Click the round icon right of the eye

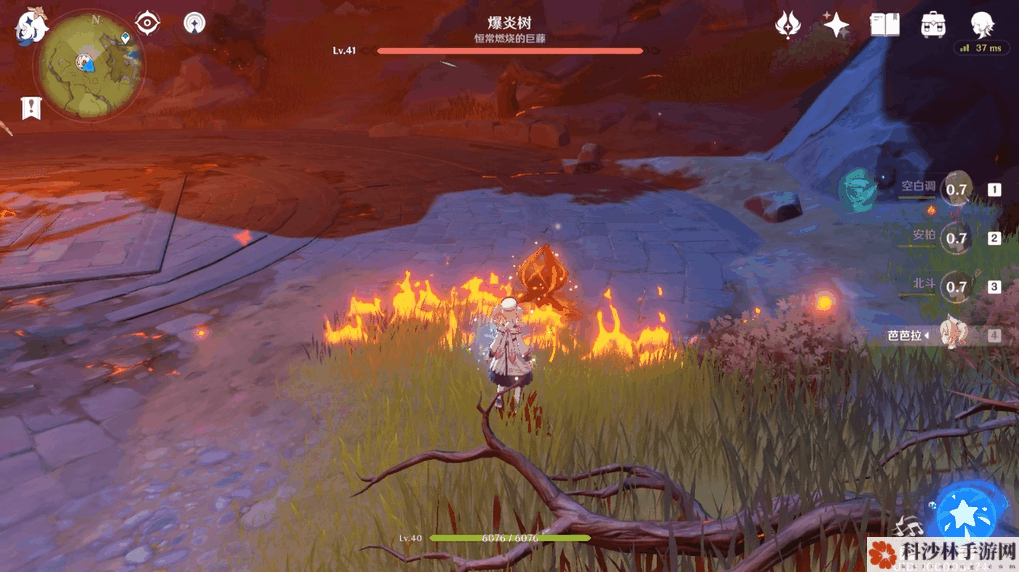pyautogui.click(x=194, y=22)
